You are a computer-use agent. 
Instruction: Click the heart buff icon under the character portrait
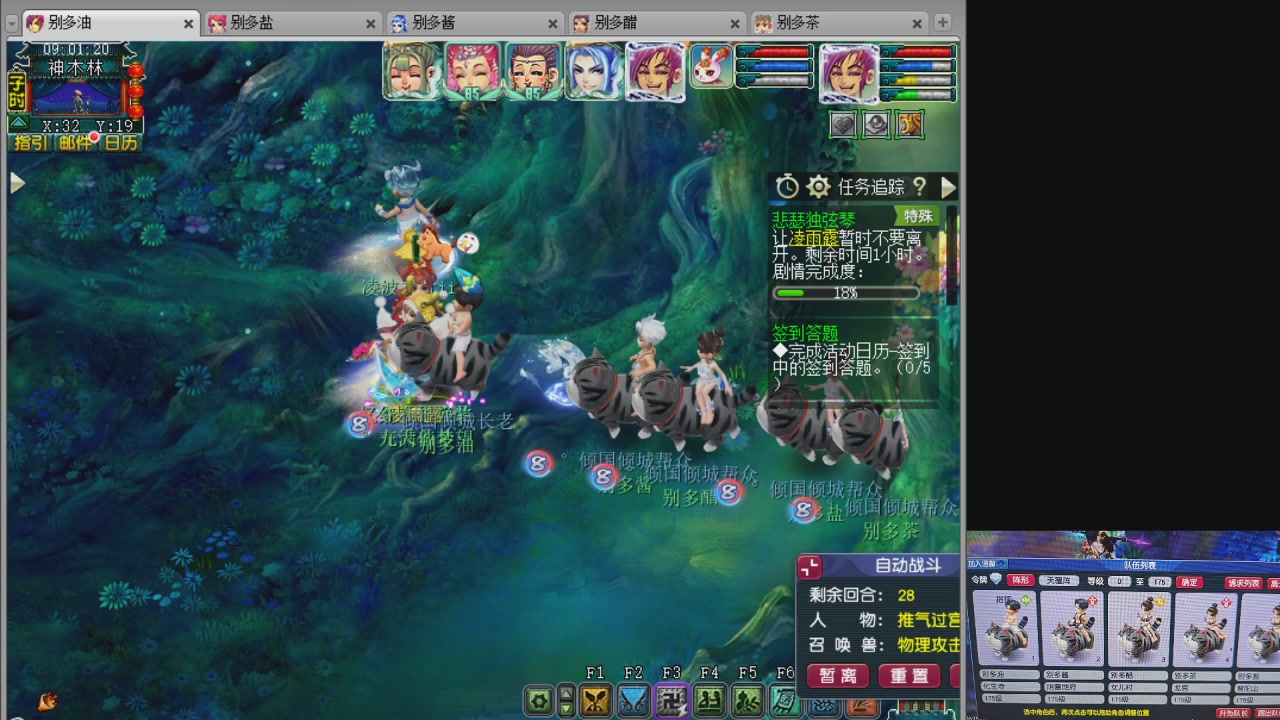[843, 124]
